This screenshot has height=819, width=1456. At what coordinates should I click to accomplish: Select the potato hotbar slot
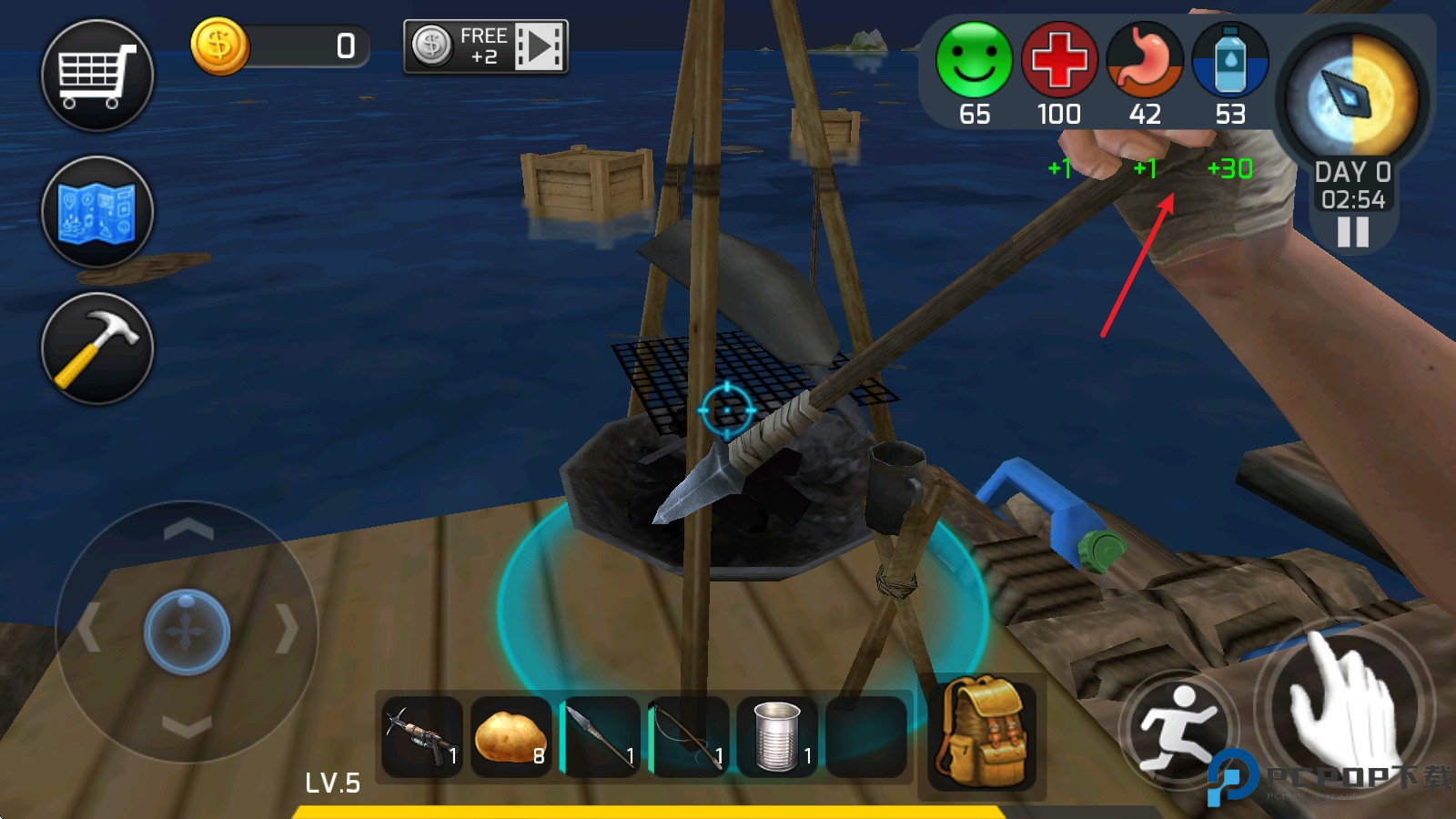[511, 737]
